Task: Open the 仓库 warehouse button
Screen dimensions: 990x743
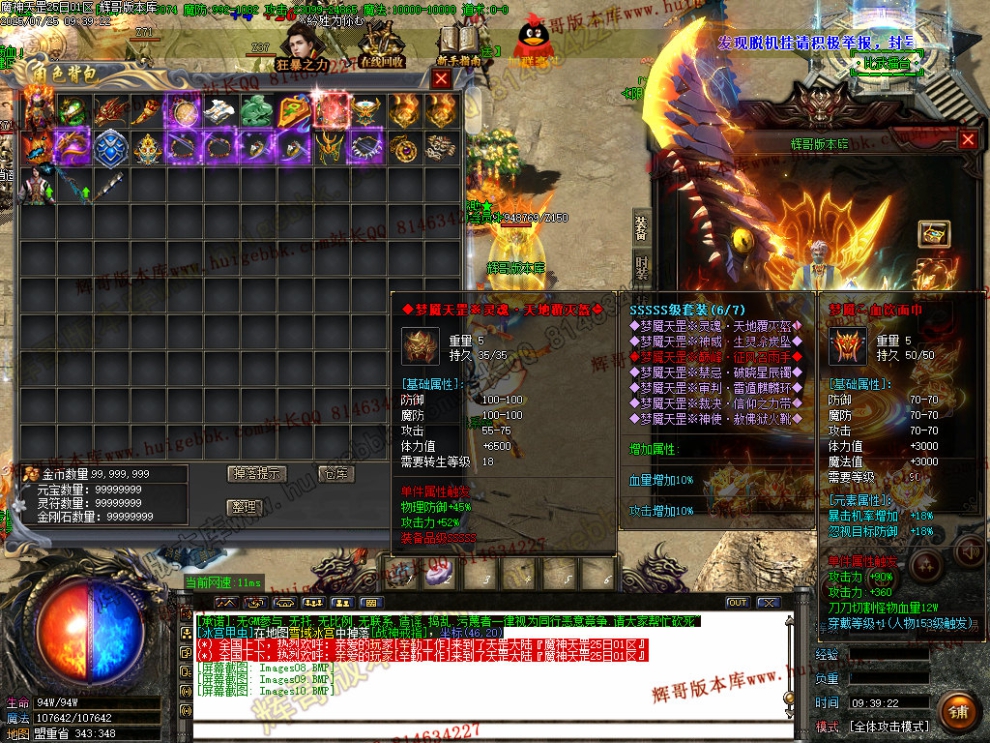Action: tap(334, 473)
